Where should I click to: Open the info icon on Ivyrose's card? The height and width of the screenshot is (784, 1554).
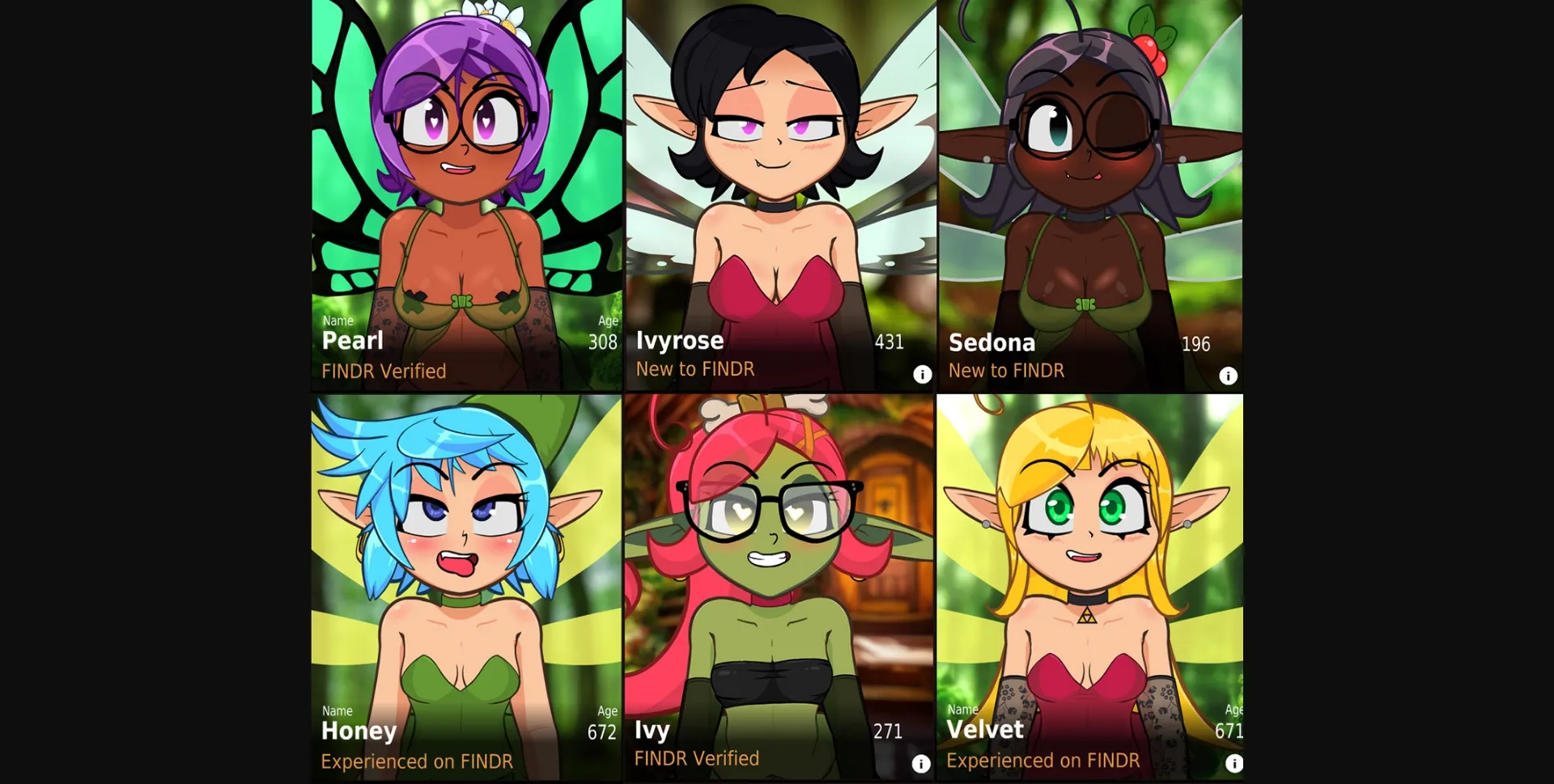click(922, 375)
